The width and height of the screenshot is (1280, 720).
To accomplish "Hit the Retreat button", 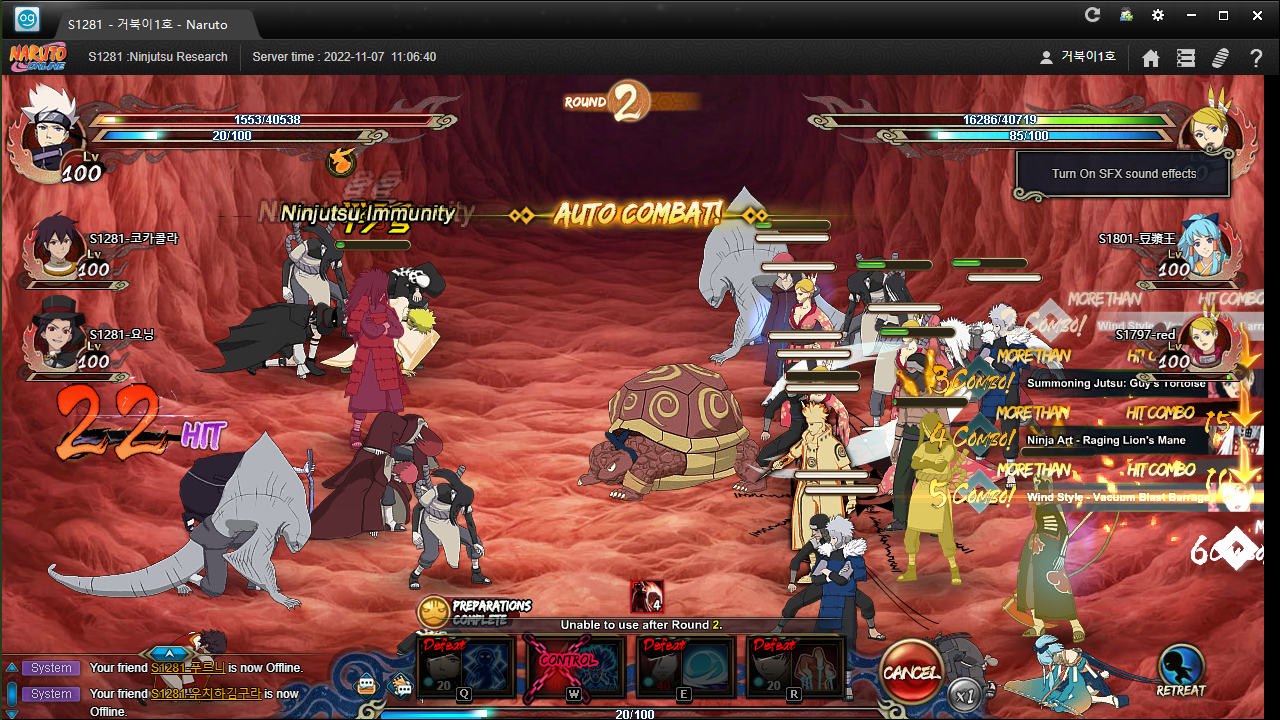I will coord(1181,670).
